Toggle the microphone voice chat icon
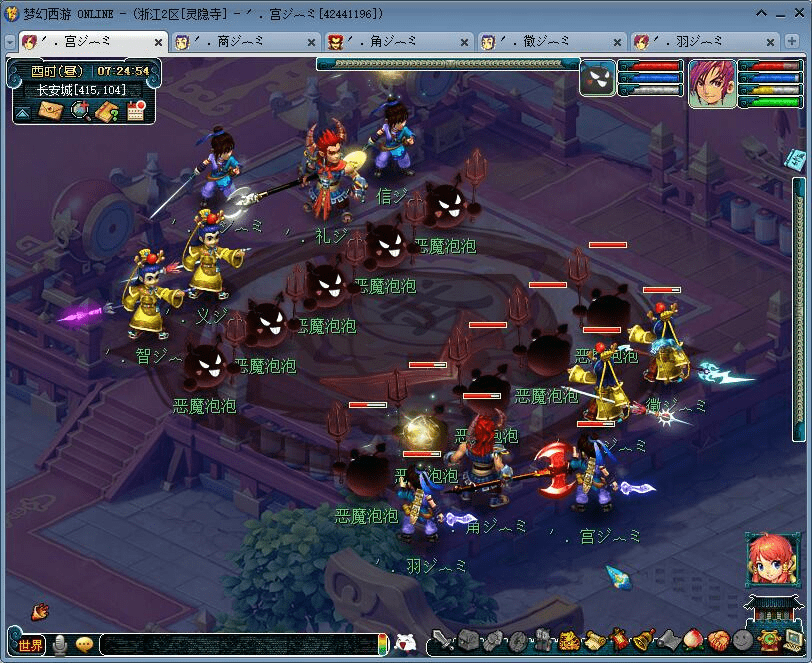812x663 pixels. tap(61, 645)
